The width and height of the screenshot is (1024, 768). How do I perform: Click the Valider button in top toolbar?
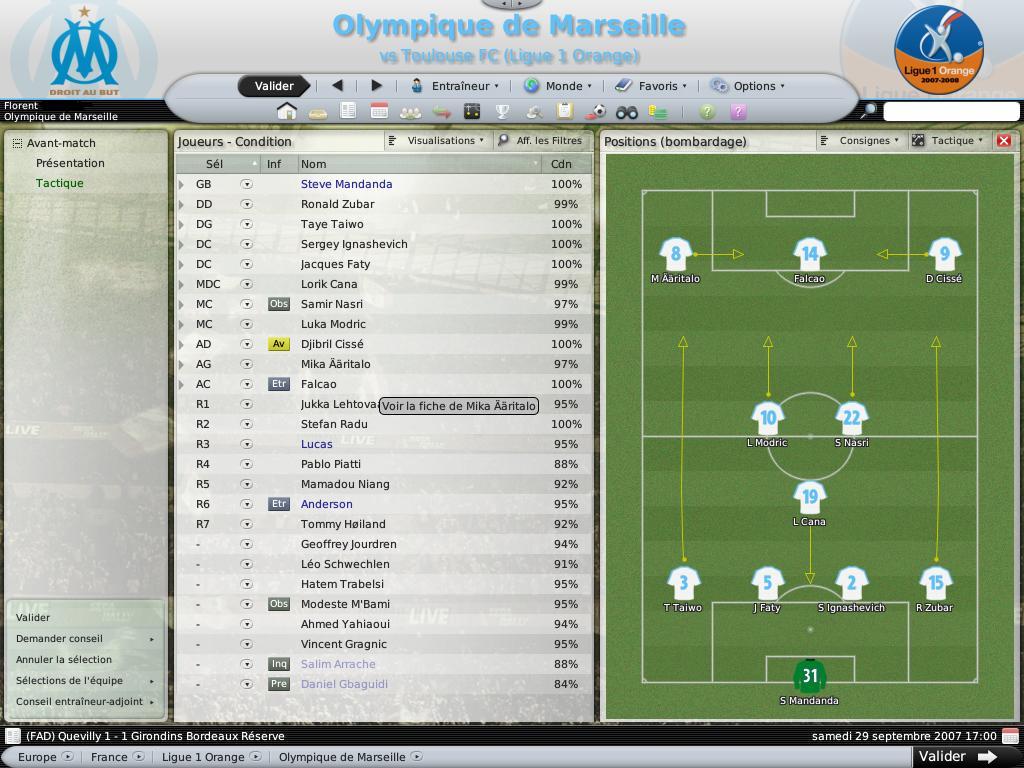click(x=273, y=86)
